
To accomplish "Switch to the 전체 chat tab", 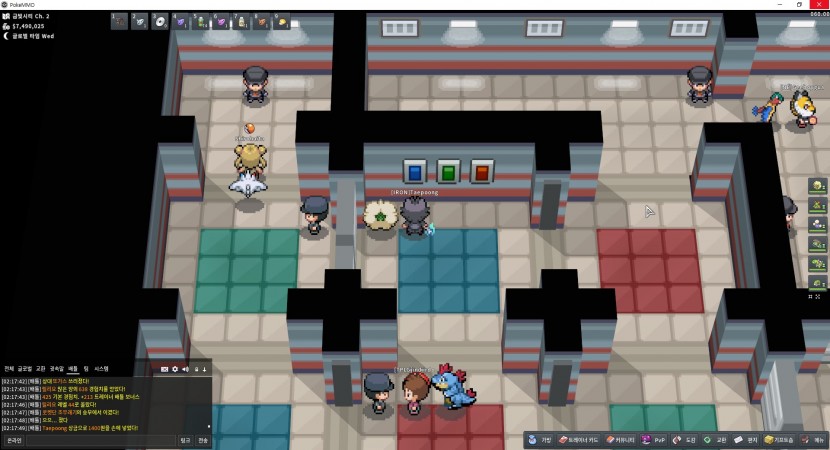I will (x=9, y=369).
